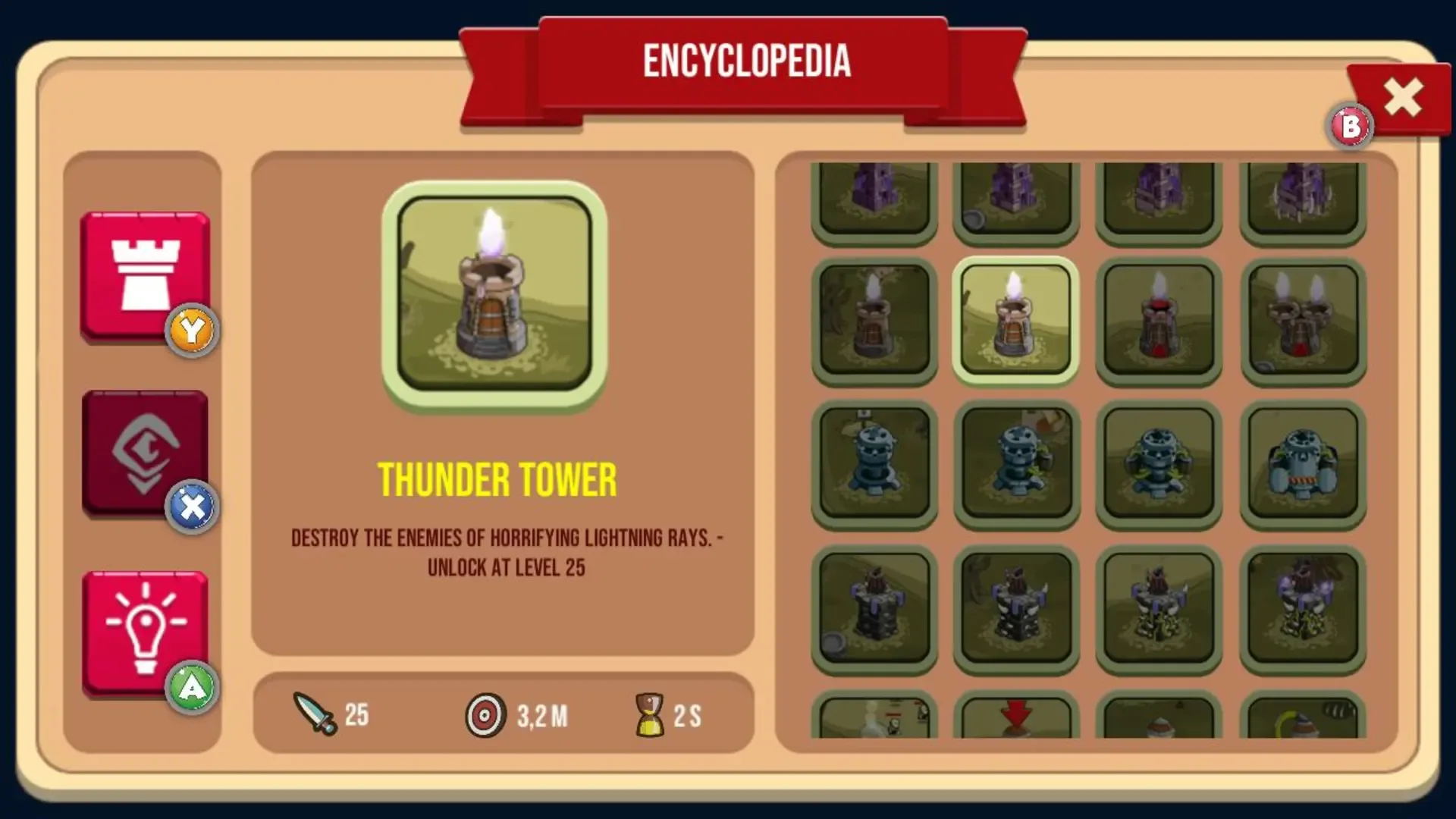Screen dimensions: 1456x819
Task: Select the red-base flame tower thumbnail
Action: pyautogui.click(x=1159, y=320)
